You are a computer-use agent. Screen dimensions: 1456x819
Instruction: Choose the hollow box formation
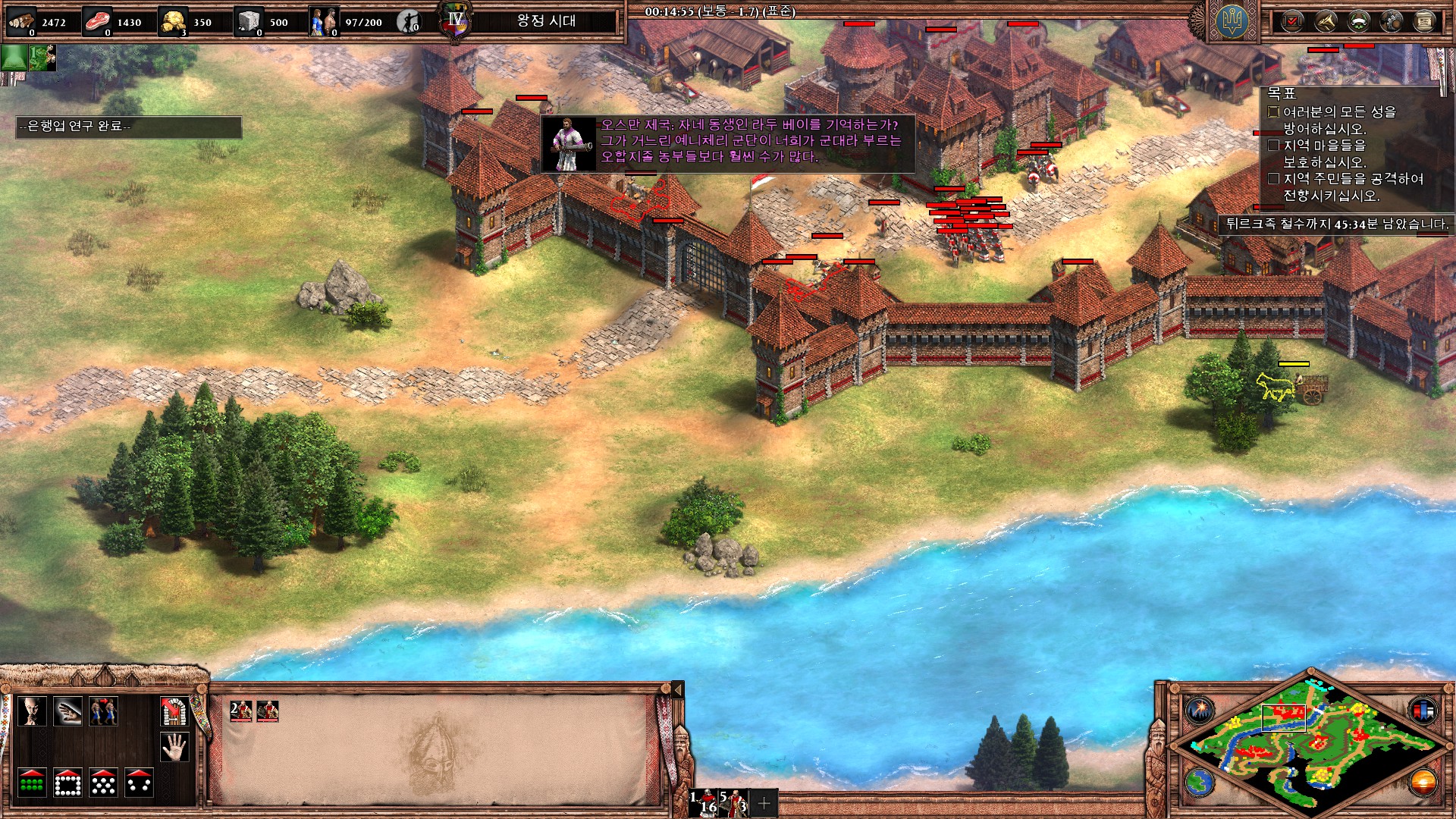click(67, 783)
